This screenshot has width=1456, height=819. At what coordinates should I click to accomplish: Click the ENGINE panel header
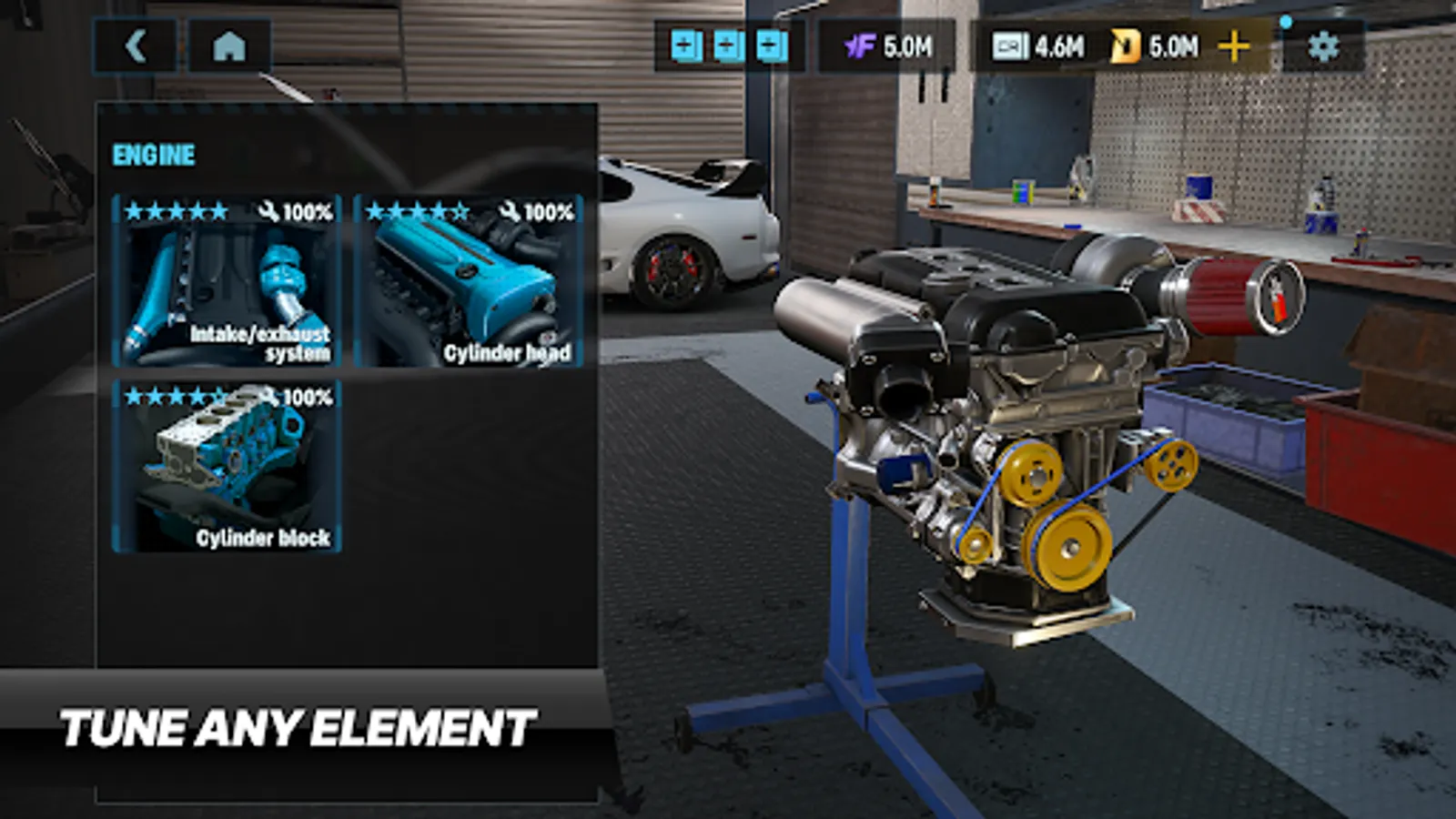(152, 154)
